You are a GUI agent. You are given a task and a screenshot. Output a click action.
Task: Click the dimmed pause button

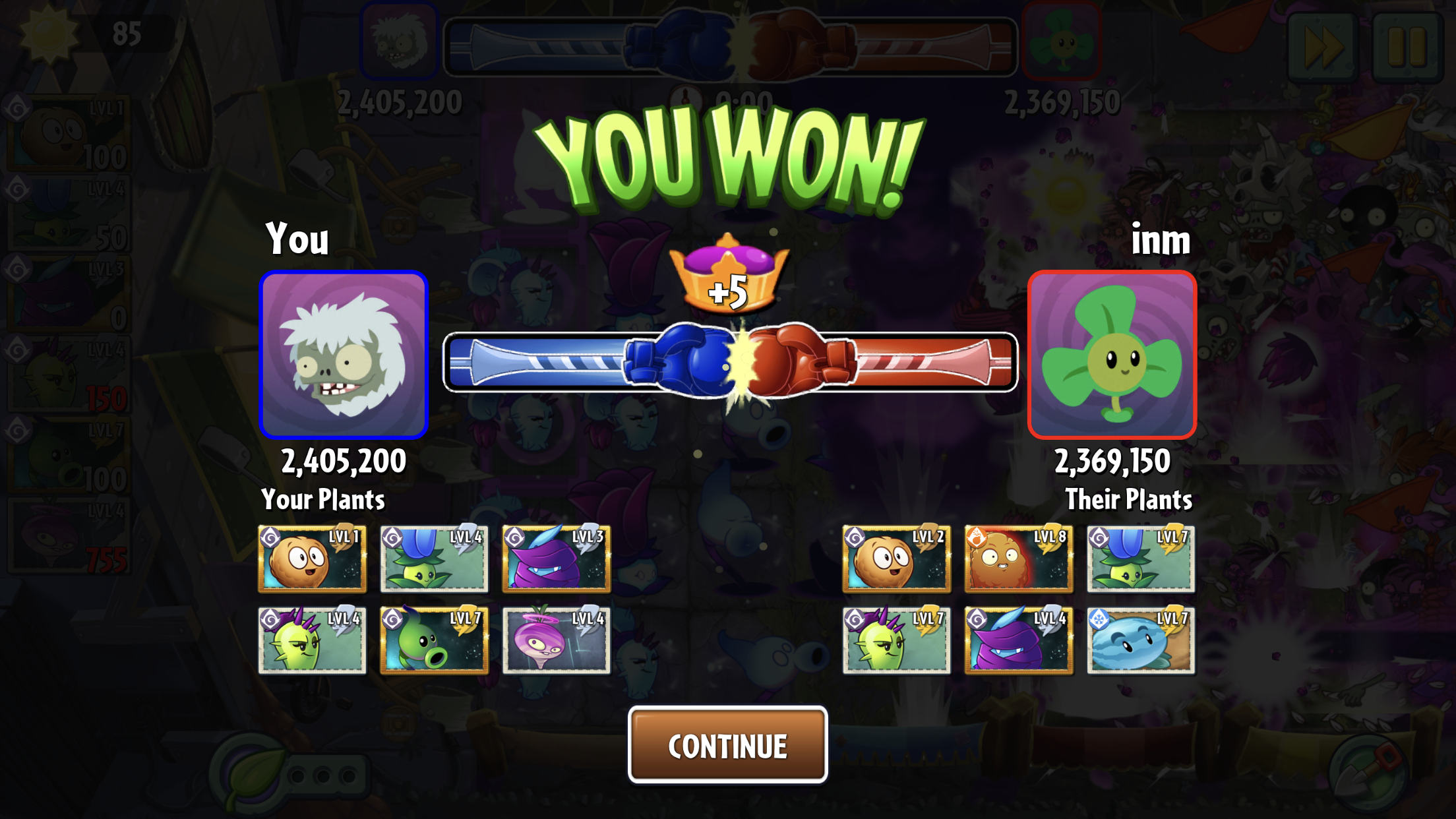click(x=1408, y=46)
